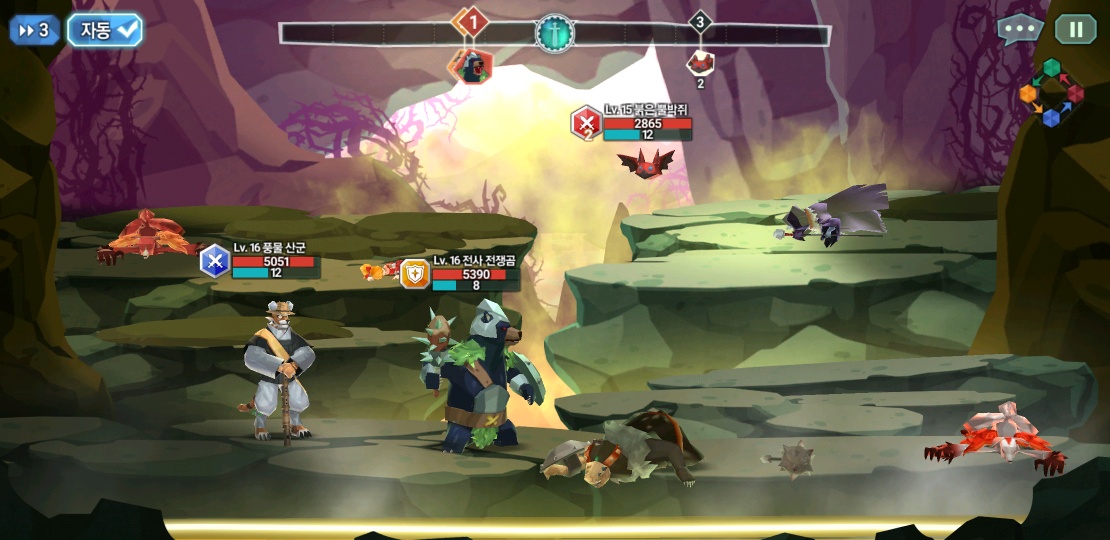Pause the battle

point(1076,29)
